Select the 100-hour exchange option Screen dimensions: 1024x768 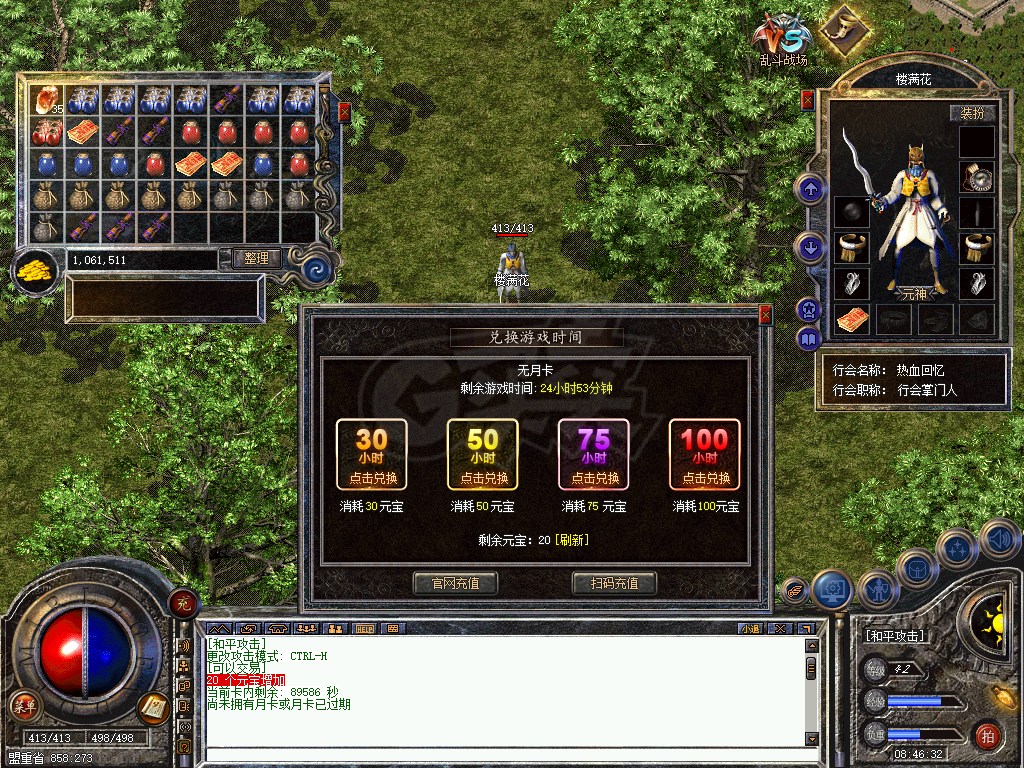(705, 455)
